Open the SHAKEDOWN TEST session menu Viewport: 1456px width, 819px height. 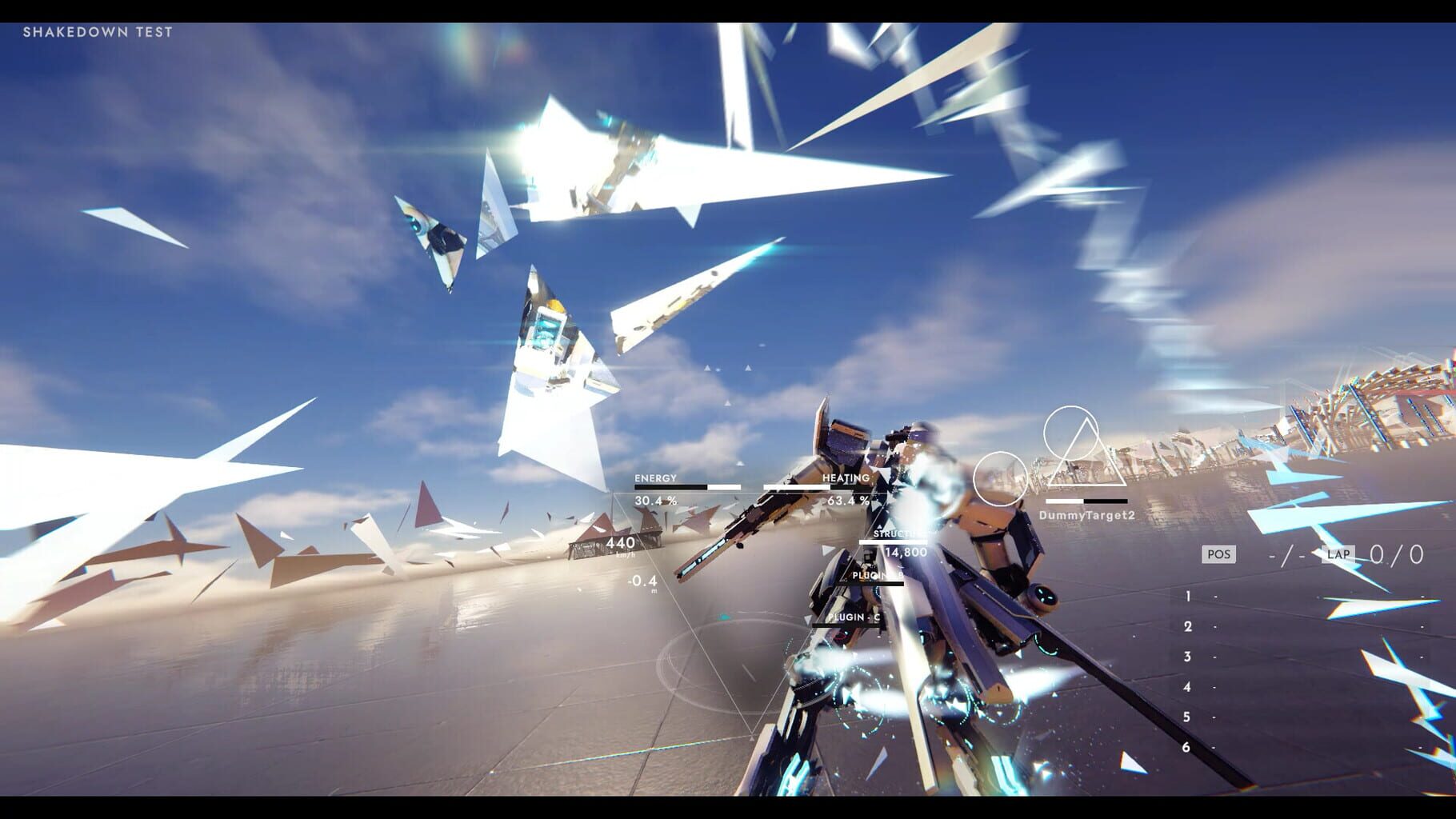[x=96, y=32]
